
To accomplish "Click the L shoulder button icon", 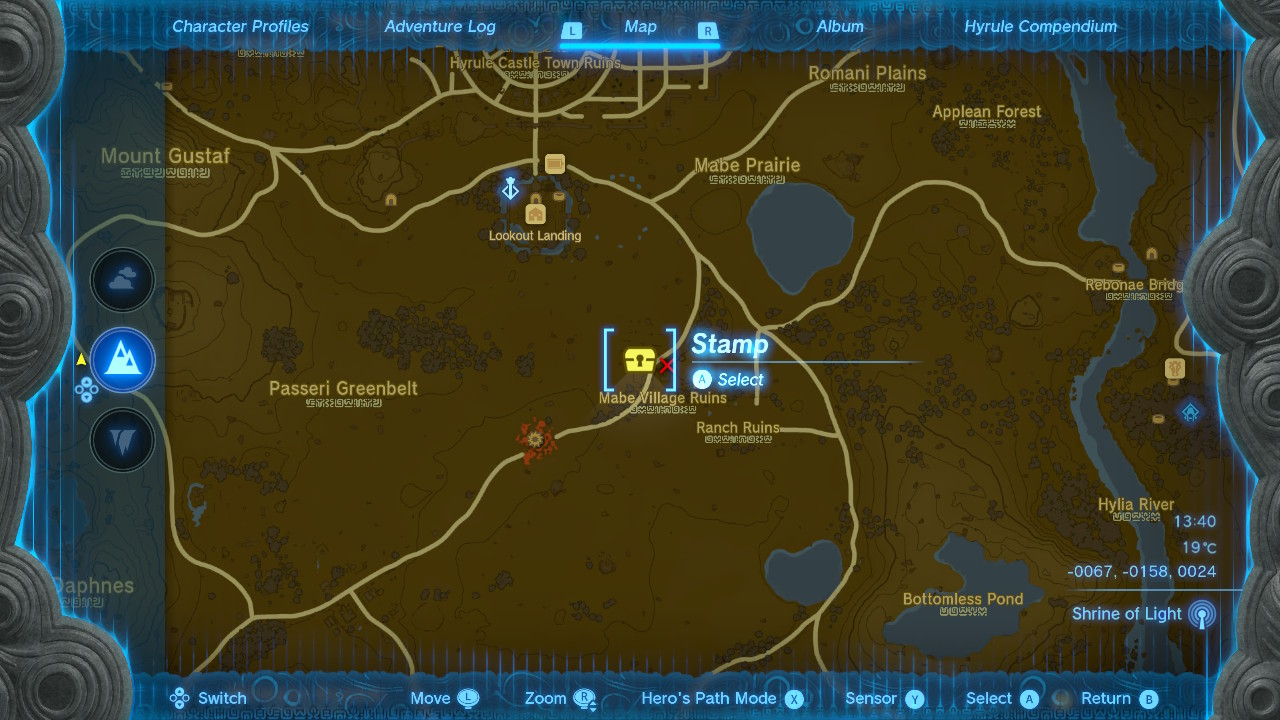I will click(572, 31).
